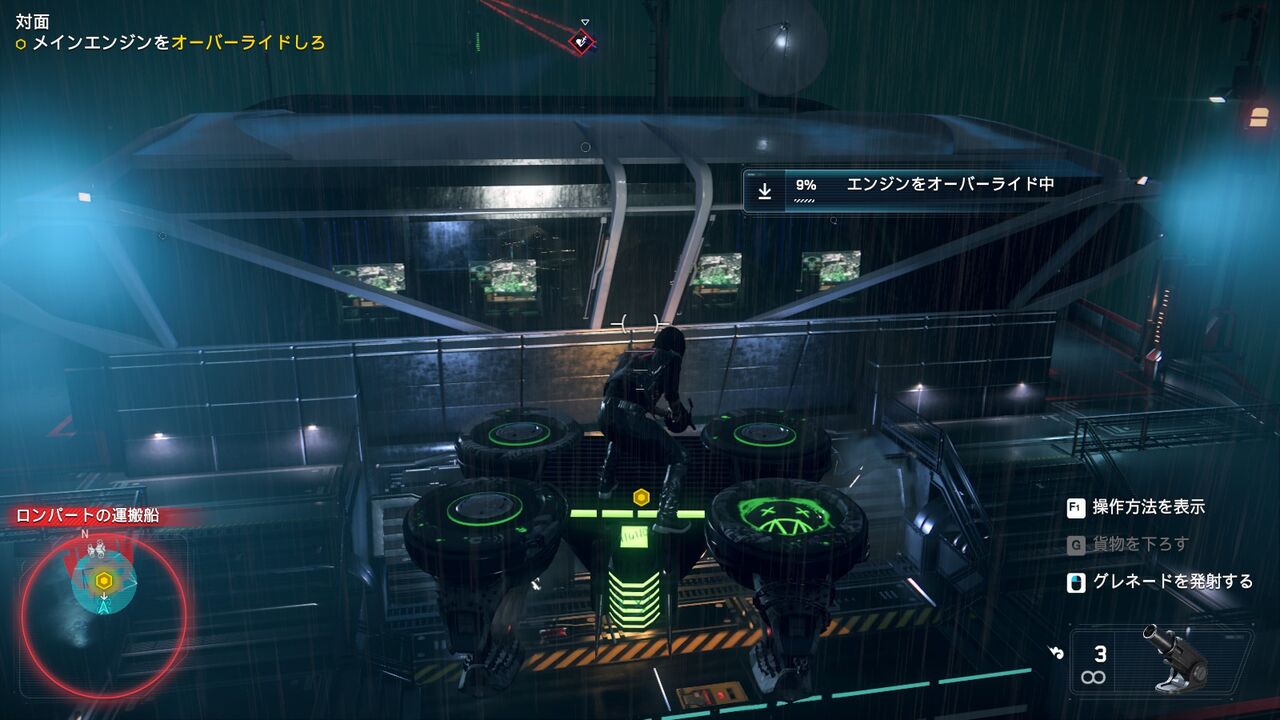Viewport: 1280px width, 720px height.
Task: Select the yellow hexagon waypoint above drone
Action: 641,496
